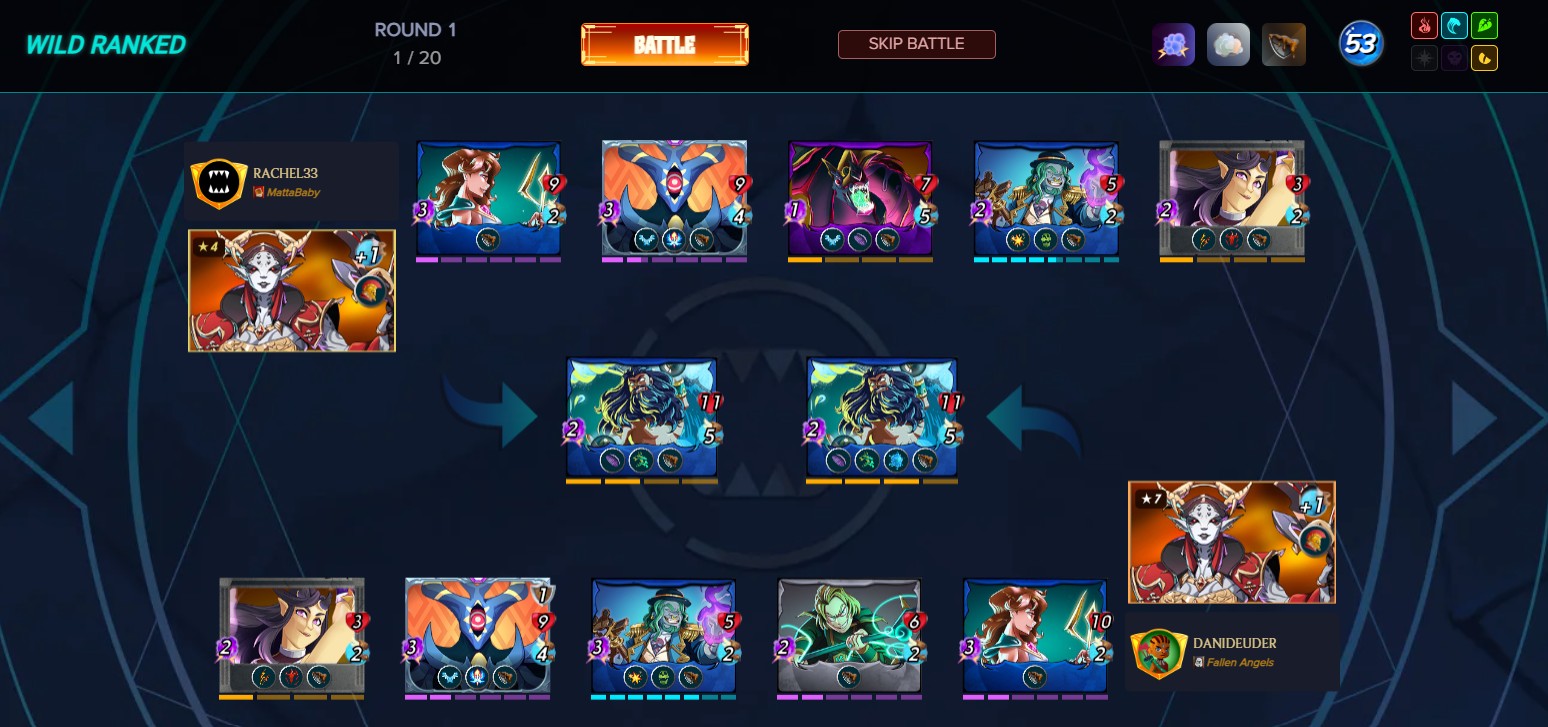Screen dimensions: 1548x727
Task: Click SKIP BATTLE
Action: [x=916, y=44]
